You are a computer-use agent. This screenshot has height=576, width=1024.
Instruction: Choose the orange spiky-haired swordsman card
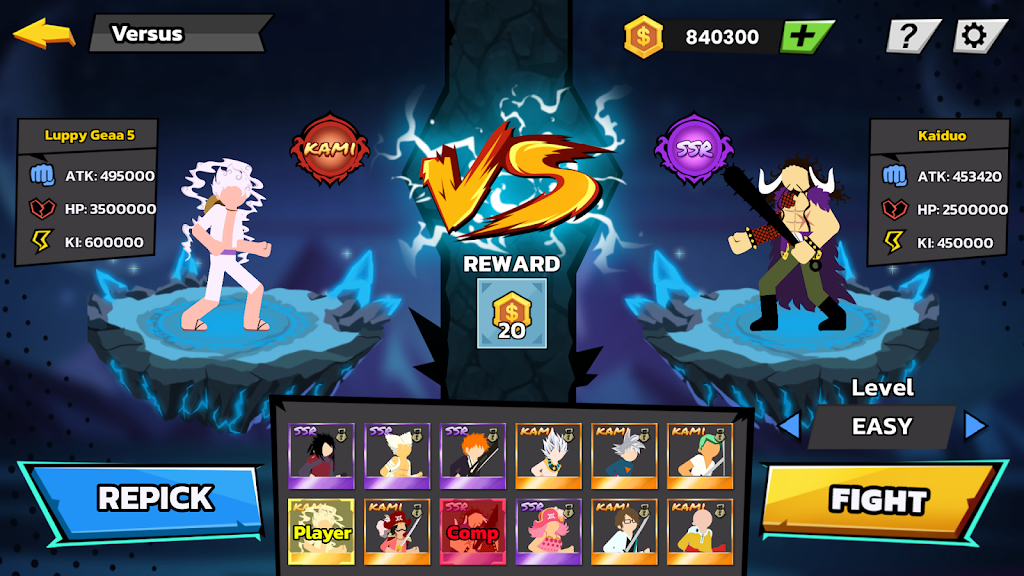(x=472, y=455)
